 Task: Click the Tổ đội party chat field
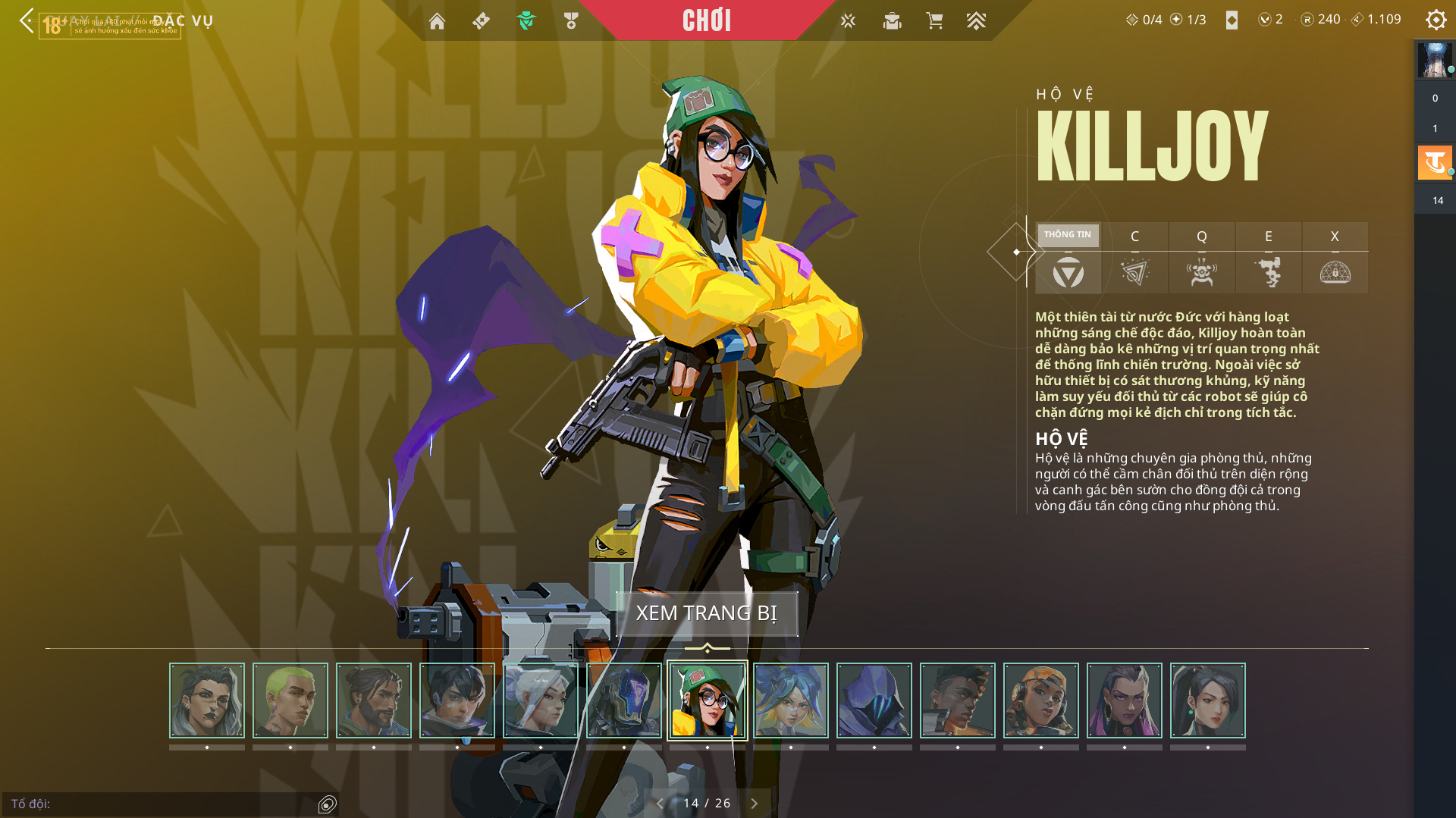coord(159,804)
